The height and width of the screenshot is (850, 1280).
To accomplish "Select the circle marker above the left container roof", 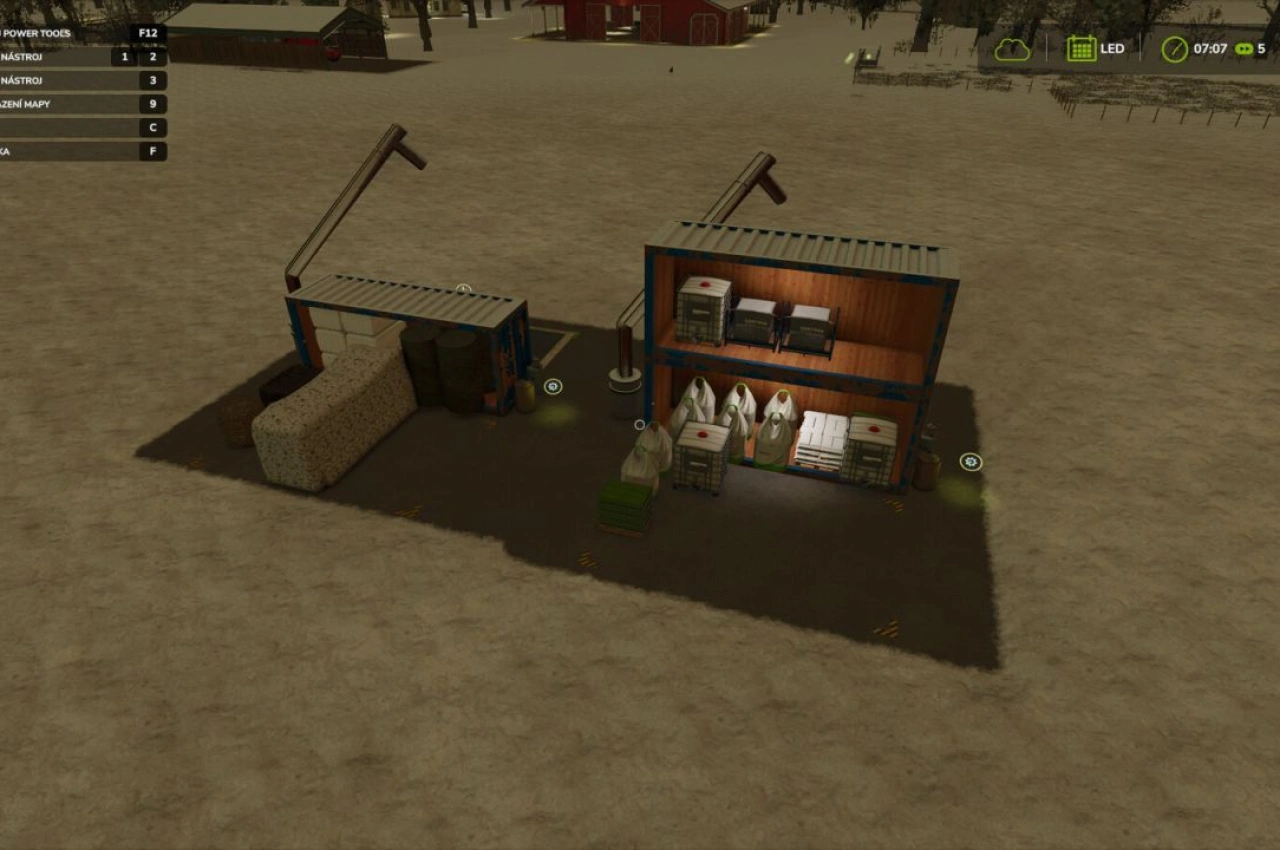I will pos(462,289).
